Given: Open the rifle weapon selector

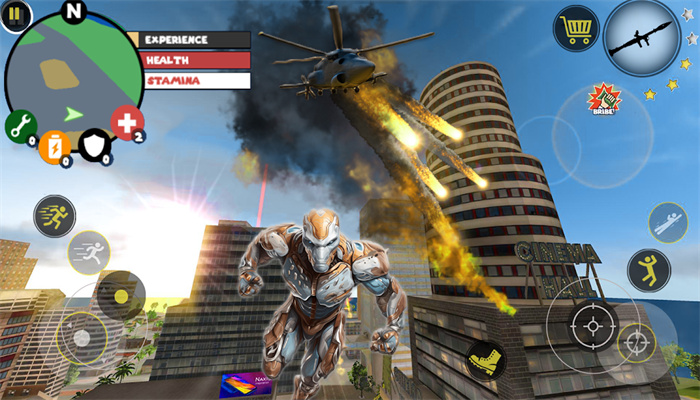Looking at the screenshot, I should point(641,37).
